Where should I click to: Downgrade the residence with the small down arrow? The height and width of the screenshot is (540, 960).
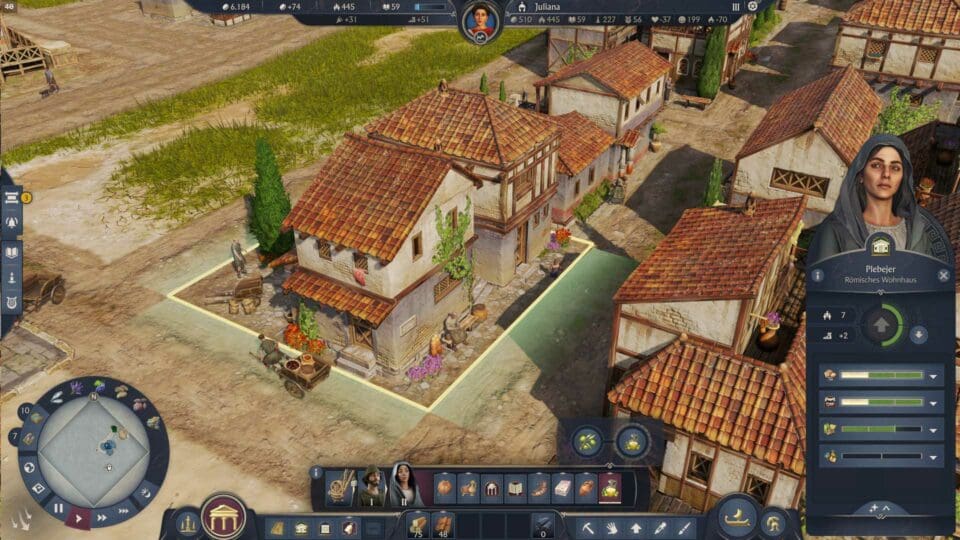pos(918,335)
